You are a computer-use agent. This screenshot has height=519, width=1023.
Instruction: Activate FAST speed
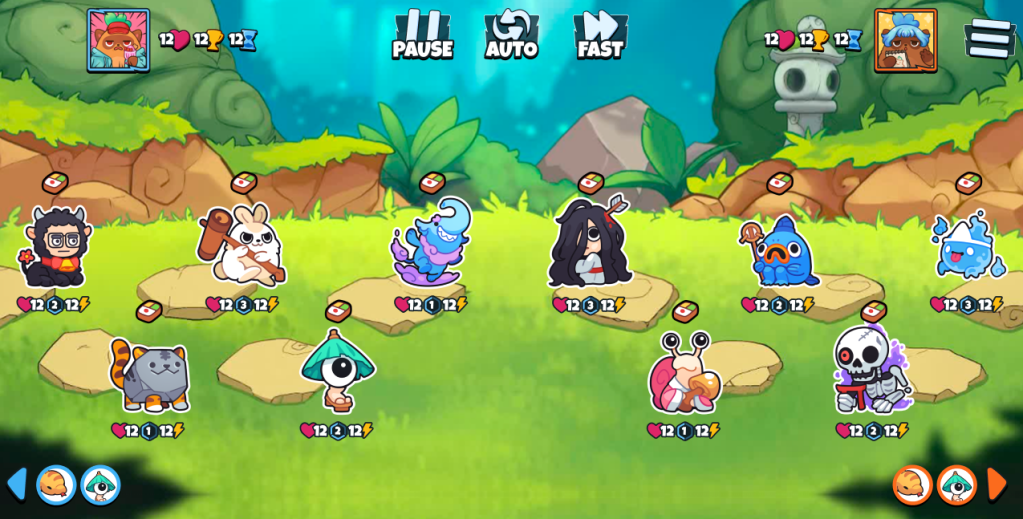pyautogui.click(x=600, y=35)
